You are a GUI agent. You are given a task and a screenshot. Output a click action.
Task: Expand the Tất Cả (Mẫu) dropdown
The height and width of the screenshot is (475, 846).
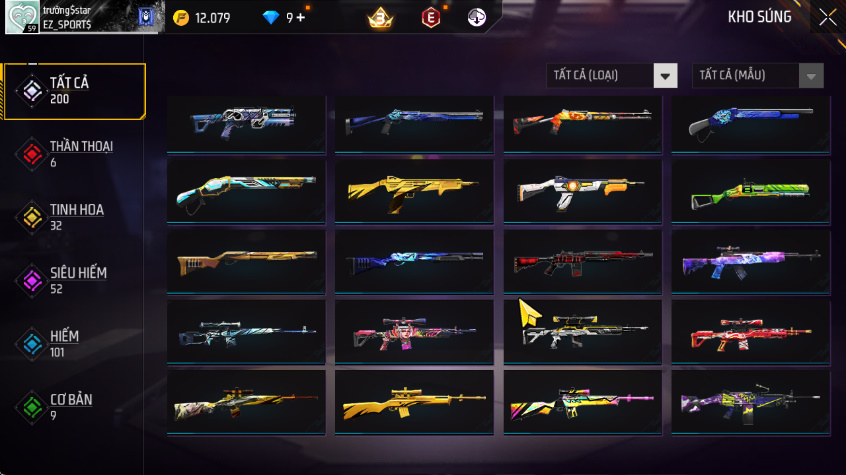pos(758,76)
